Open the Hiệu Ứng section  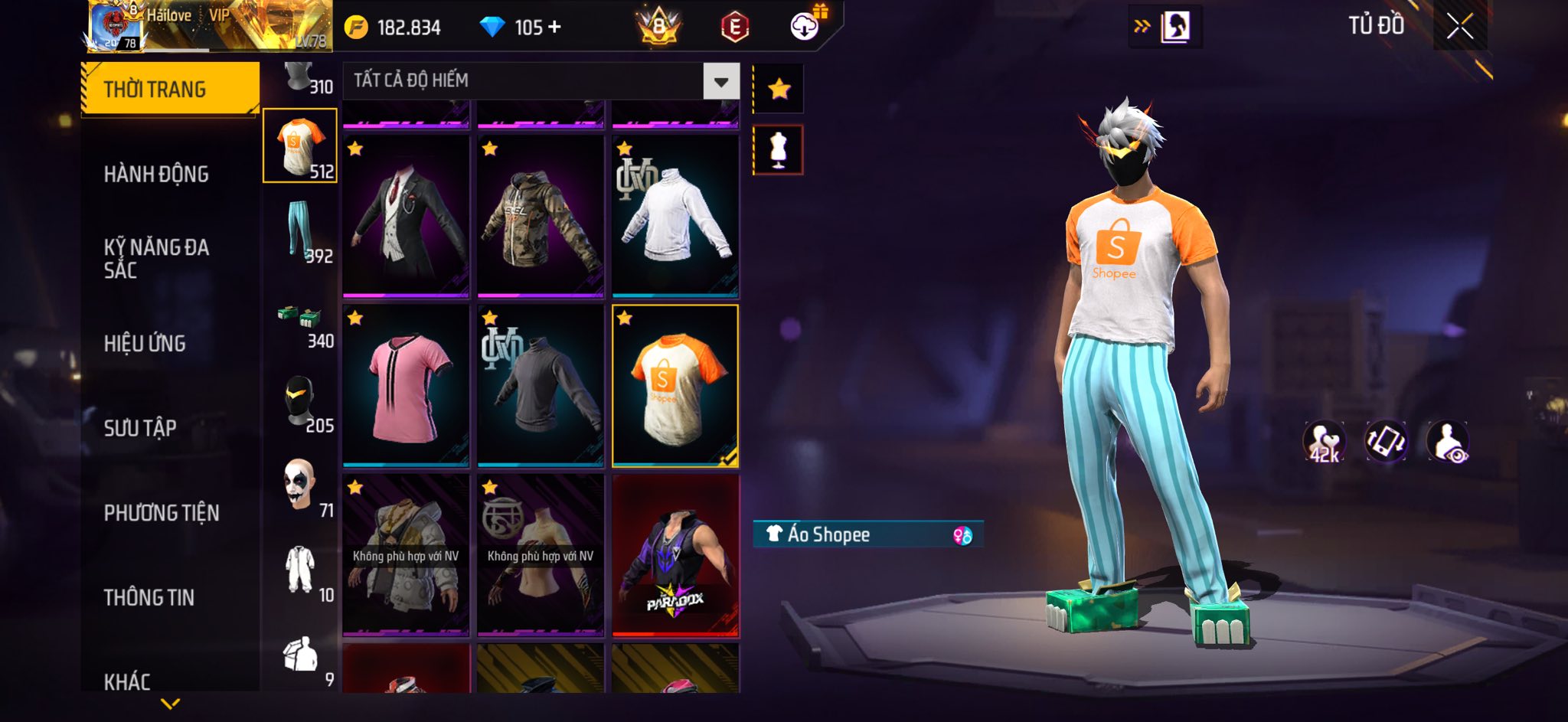coord(145,344)
